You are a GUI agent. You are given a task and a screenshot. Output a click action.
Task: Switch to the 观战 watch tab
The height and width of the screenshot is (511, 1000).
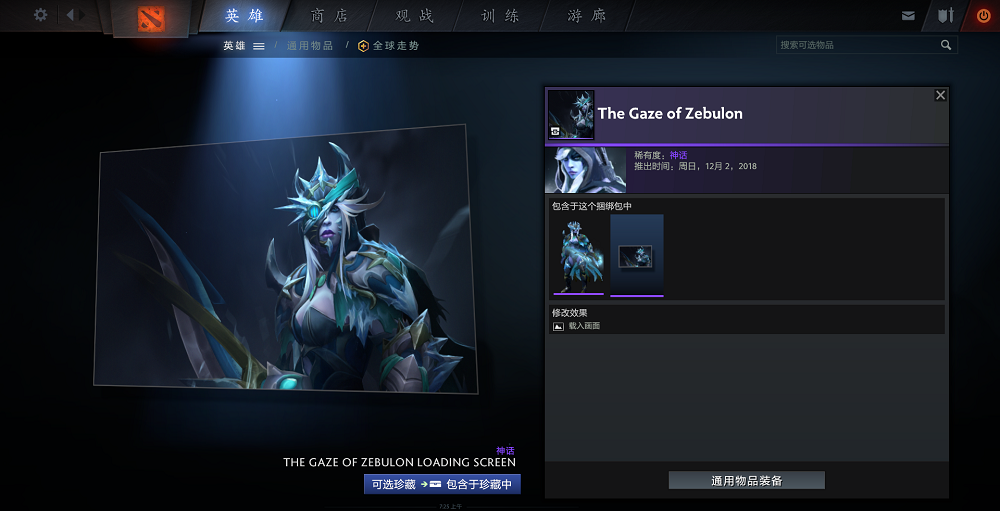click(415, 16)
